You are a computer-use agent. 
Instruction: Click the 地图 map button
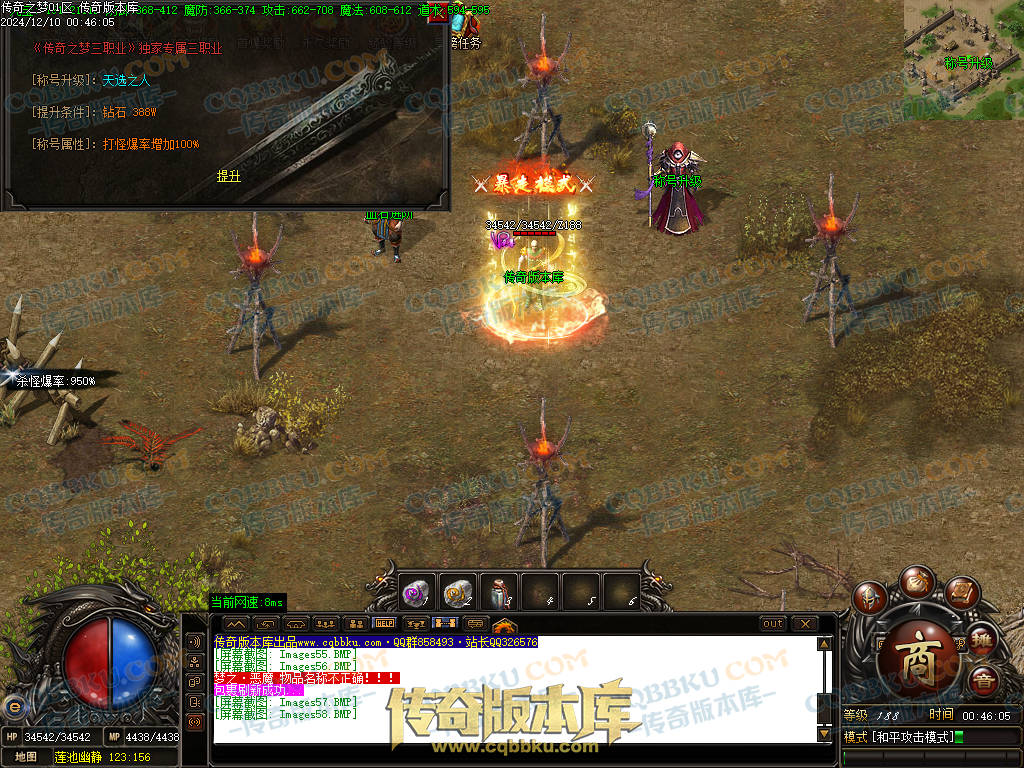pos(26,757)
